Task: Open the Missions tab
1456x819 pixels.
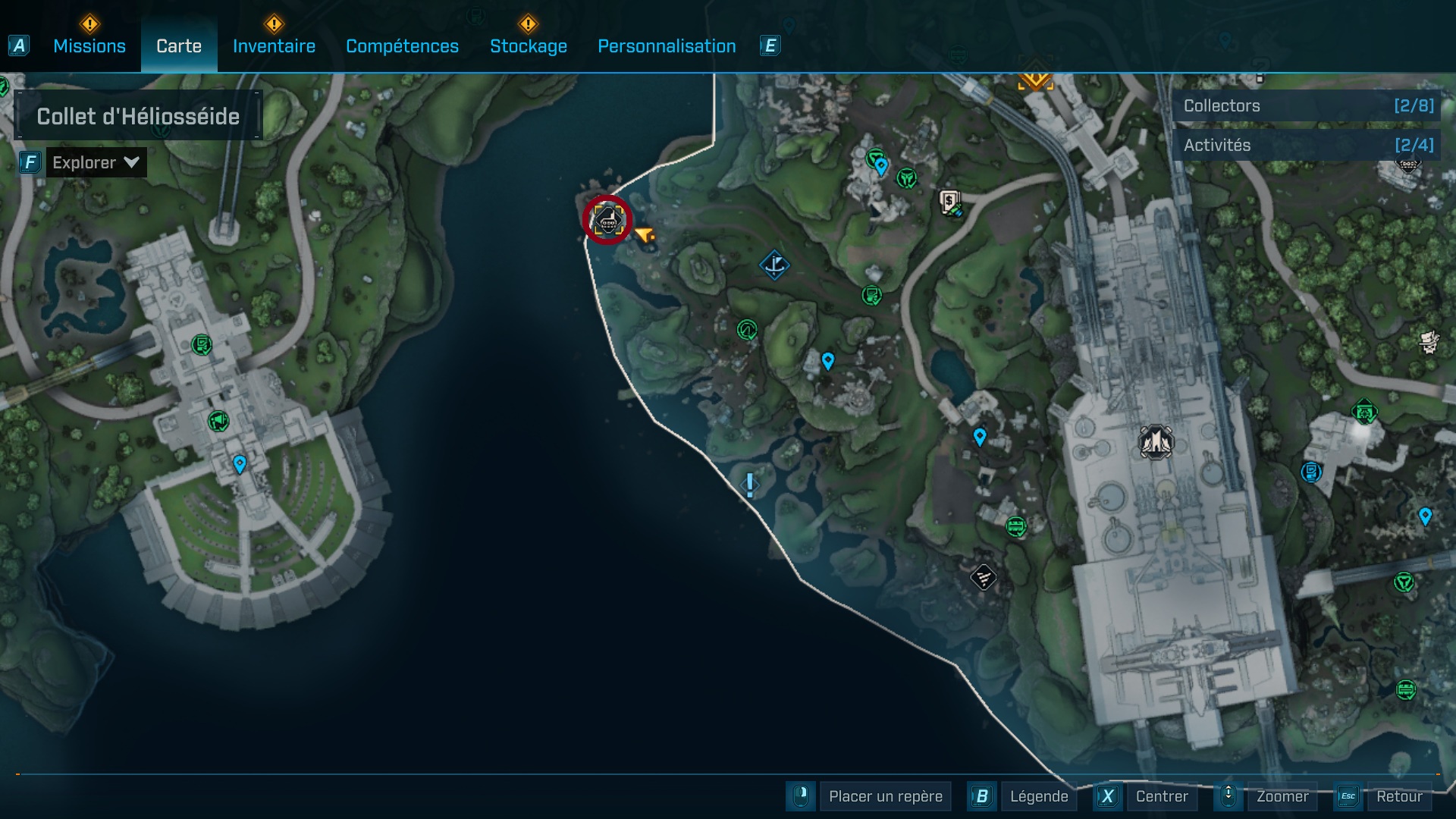Action: pos(89,46)
